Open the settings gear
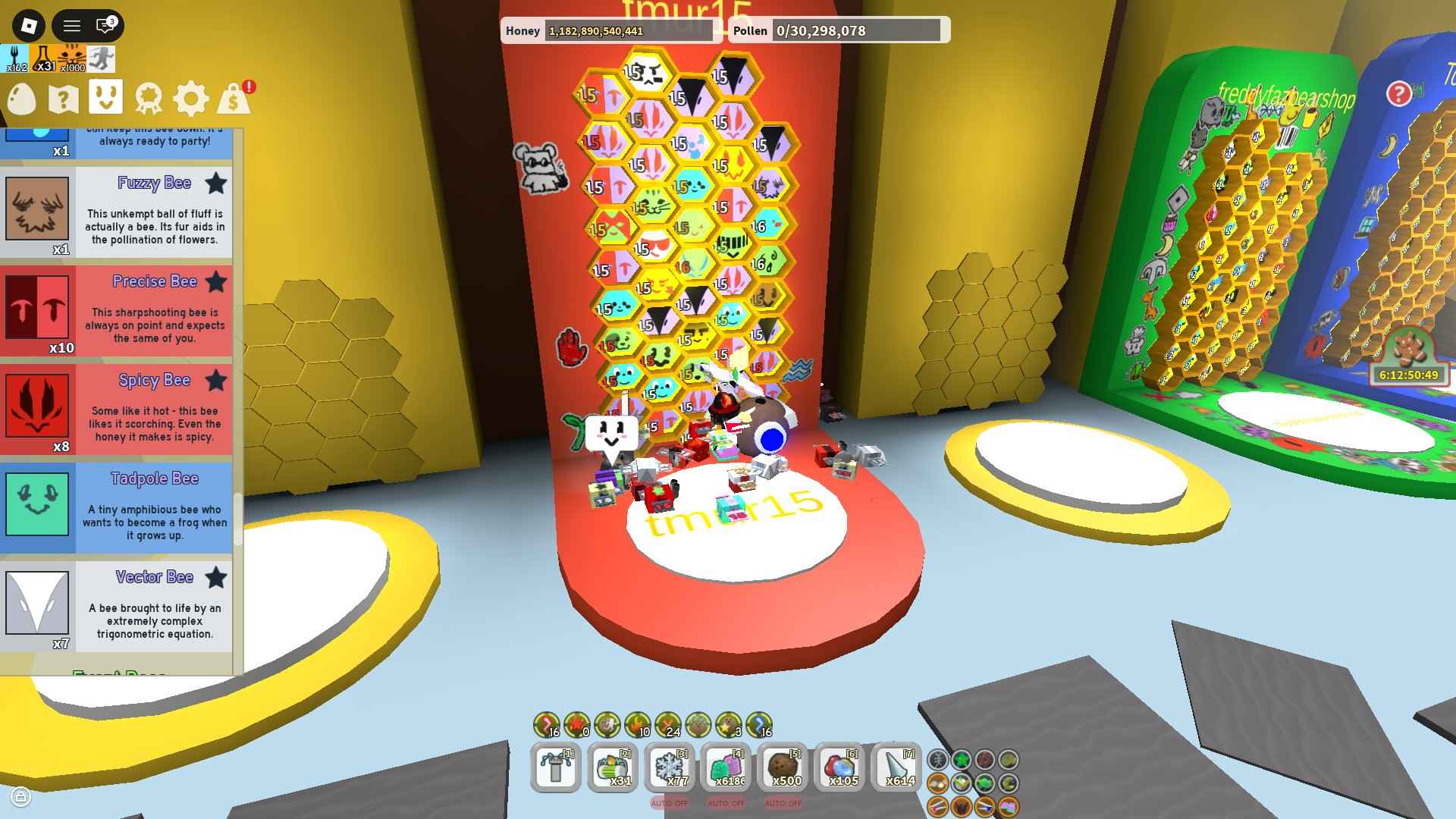Screen dimensions: 1456x819 tap(192, 99)
